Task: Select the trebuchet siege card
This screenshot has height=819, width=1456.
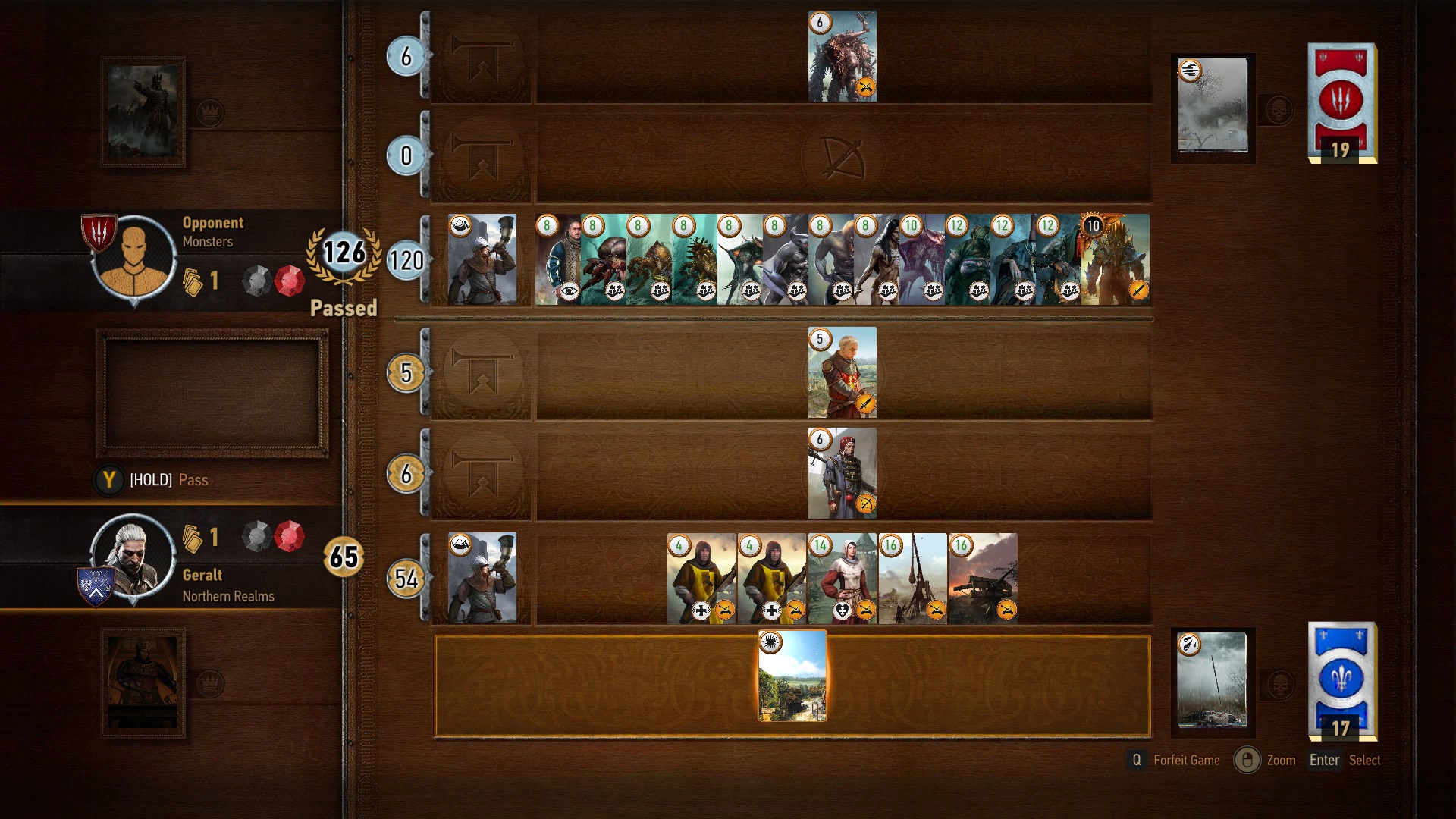Action: pos(912,579)
